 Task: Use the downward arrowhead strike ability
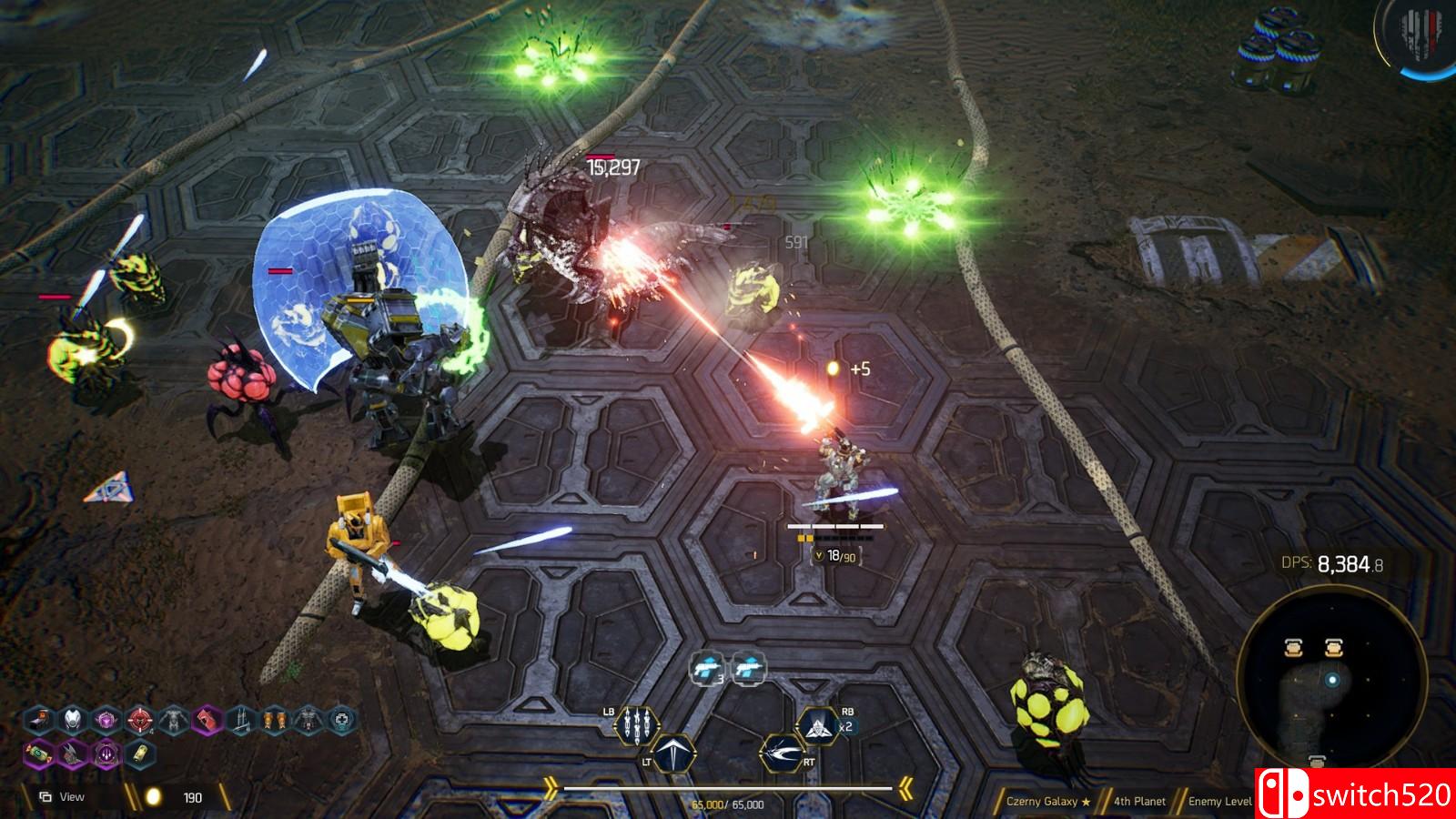(x=674, y=754)
